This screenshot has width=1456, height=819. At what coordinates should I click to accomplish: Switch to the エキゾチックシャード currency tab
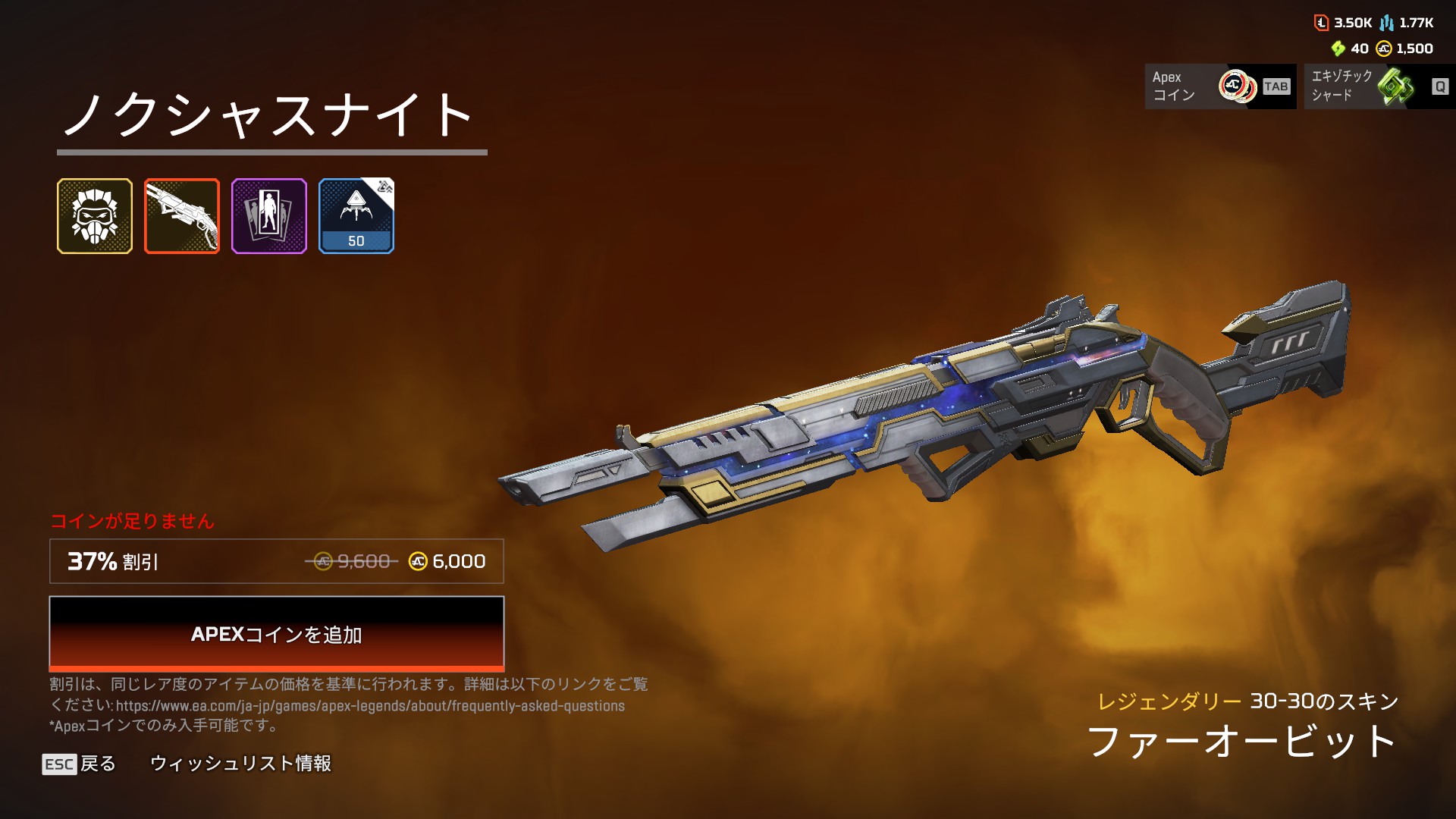point(1379,86)
